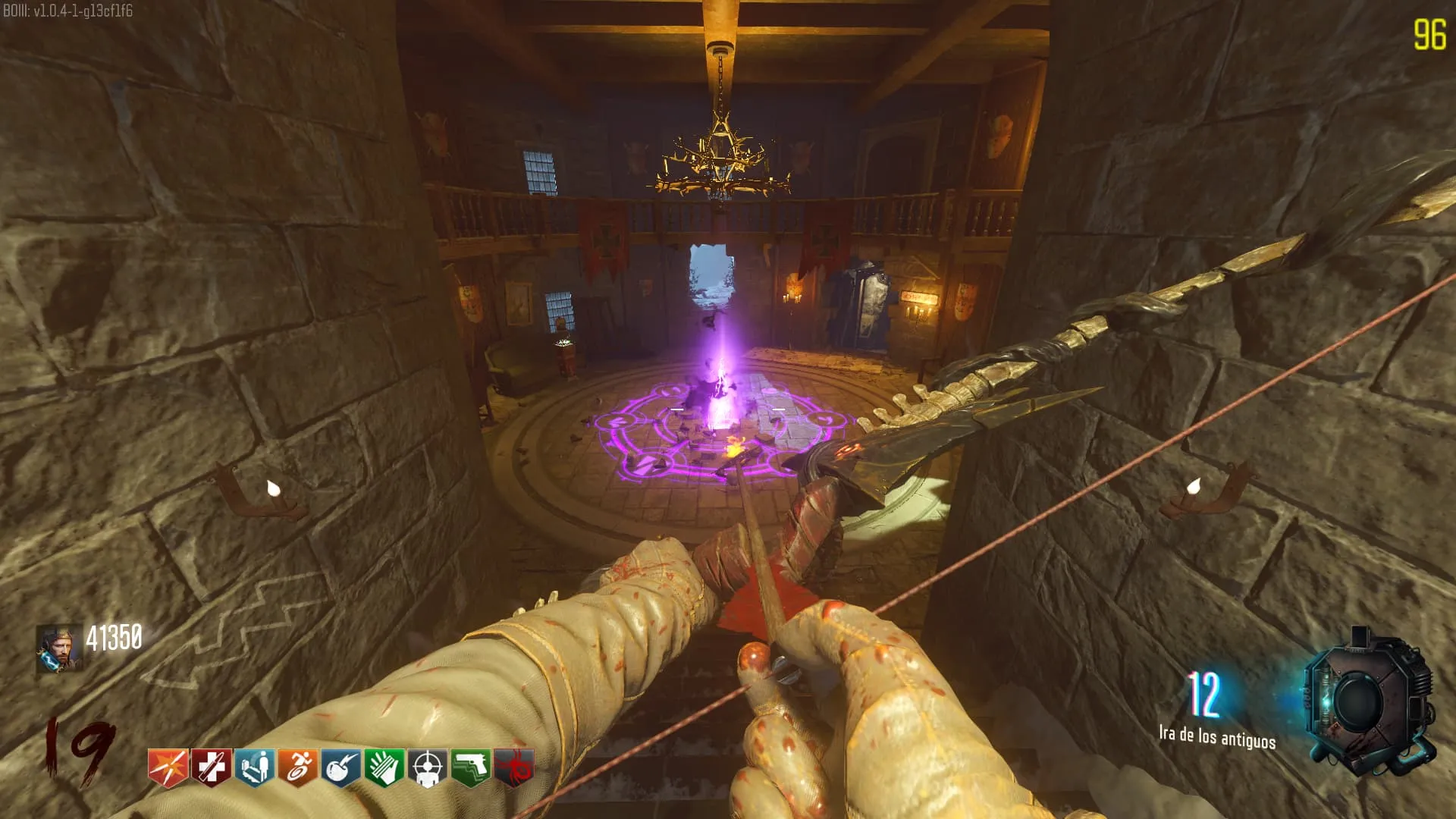Choose the Stamin-Up running man perk
Viewport: 1456px width, 819px height.
(x=297, y=768)
